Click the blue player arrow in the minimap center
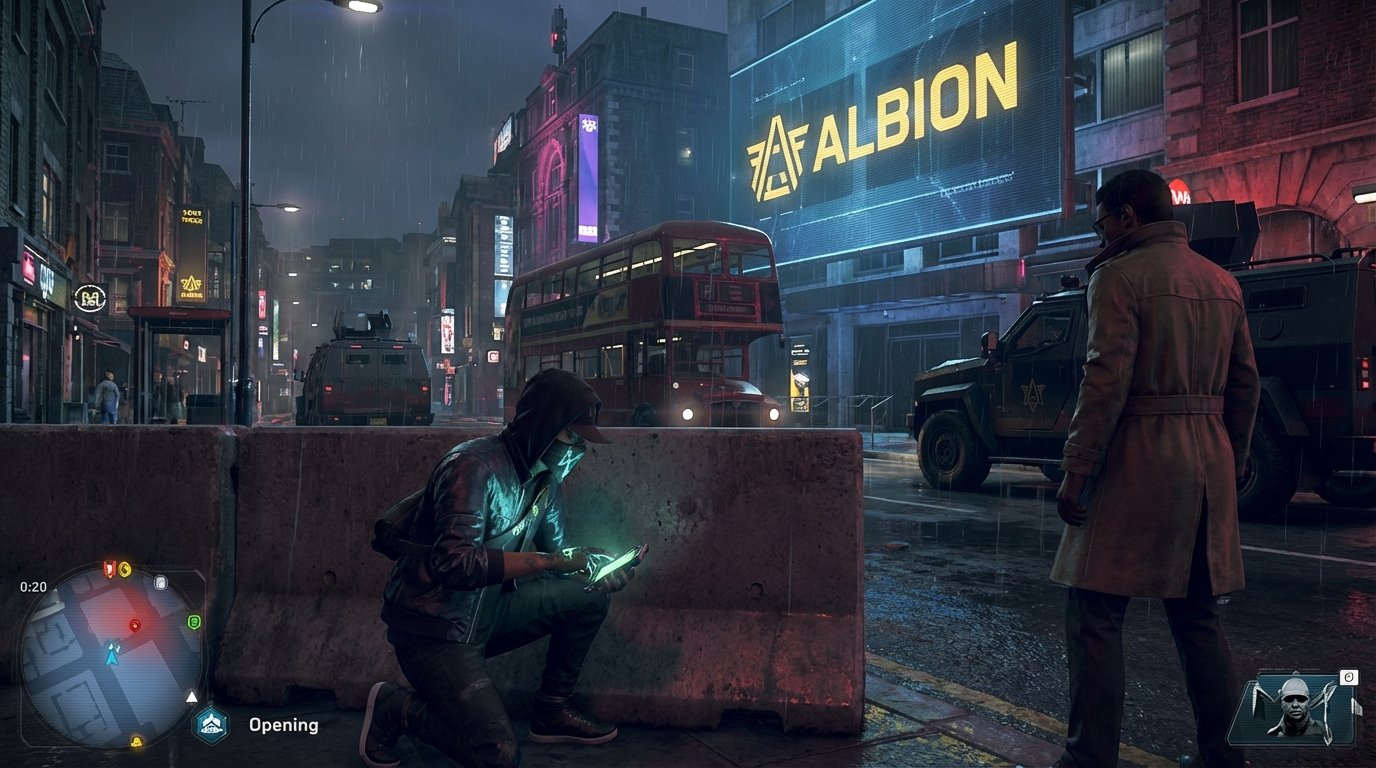This screenshot has width=1376, height=768. coord(111,656)
